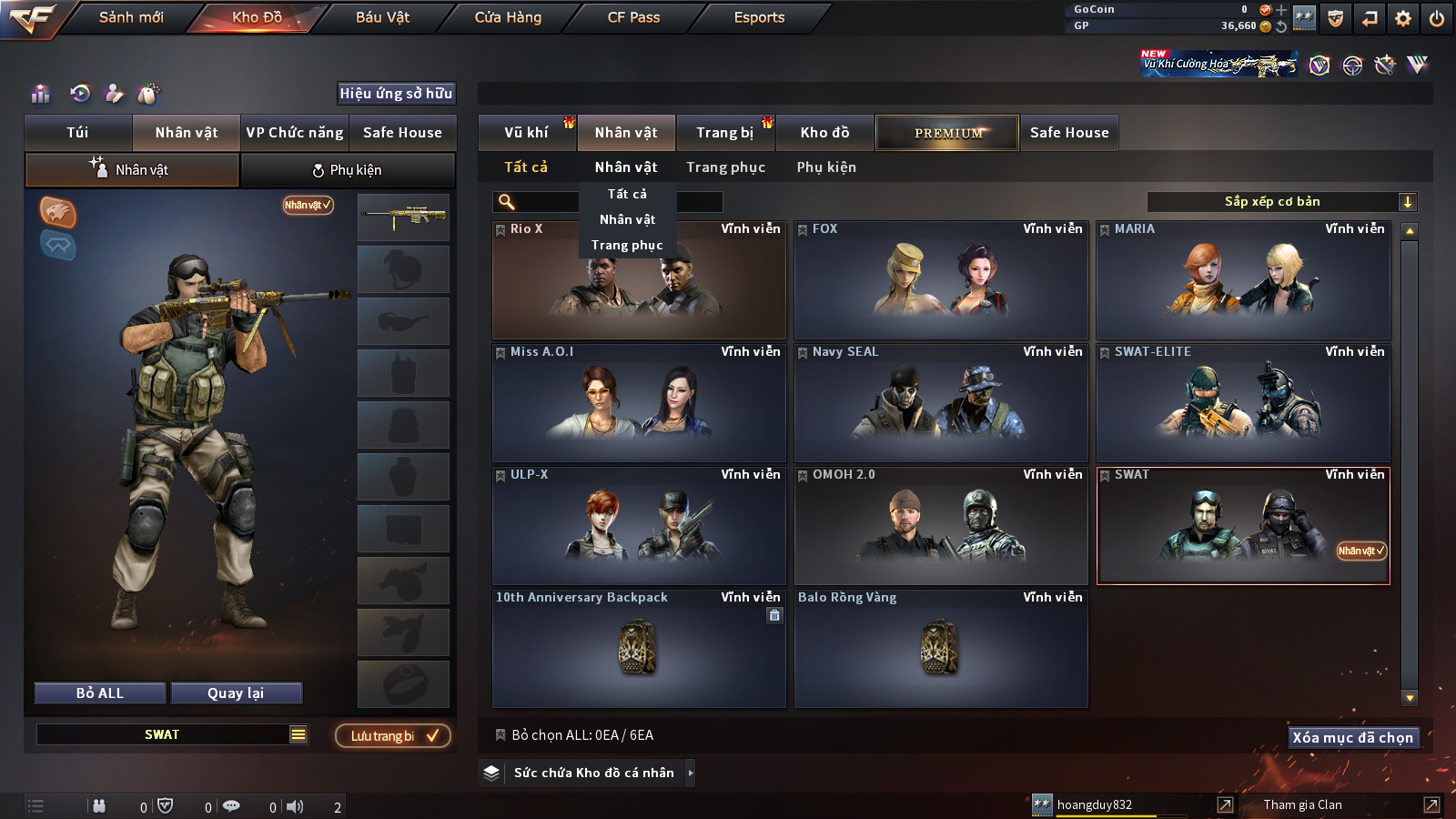Choose Trang phục from the dropdown list
Screen dimensions: 1456x819
(x=627, y=245)
